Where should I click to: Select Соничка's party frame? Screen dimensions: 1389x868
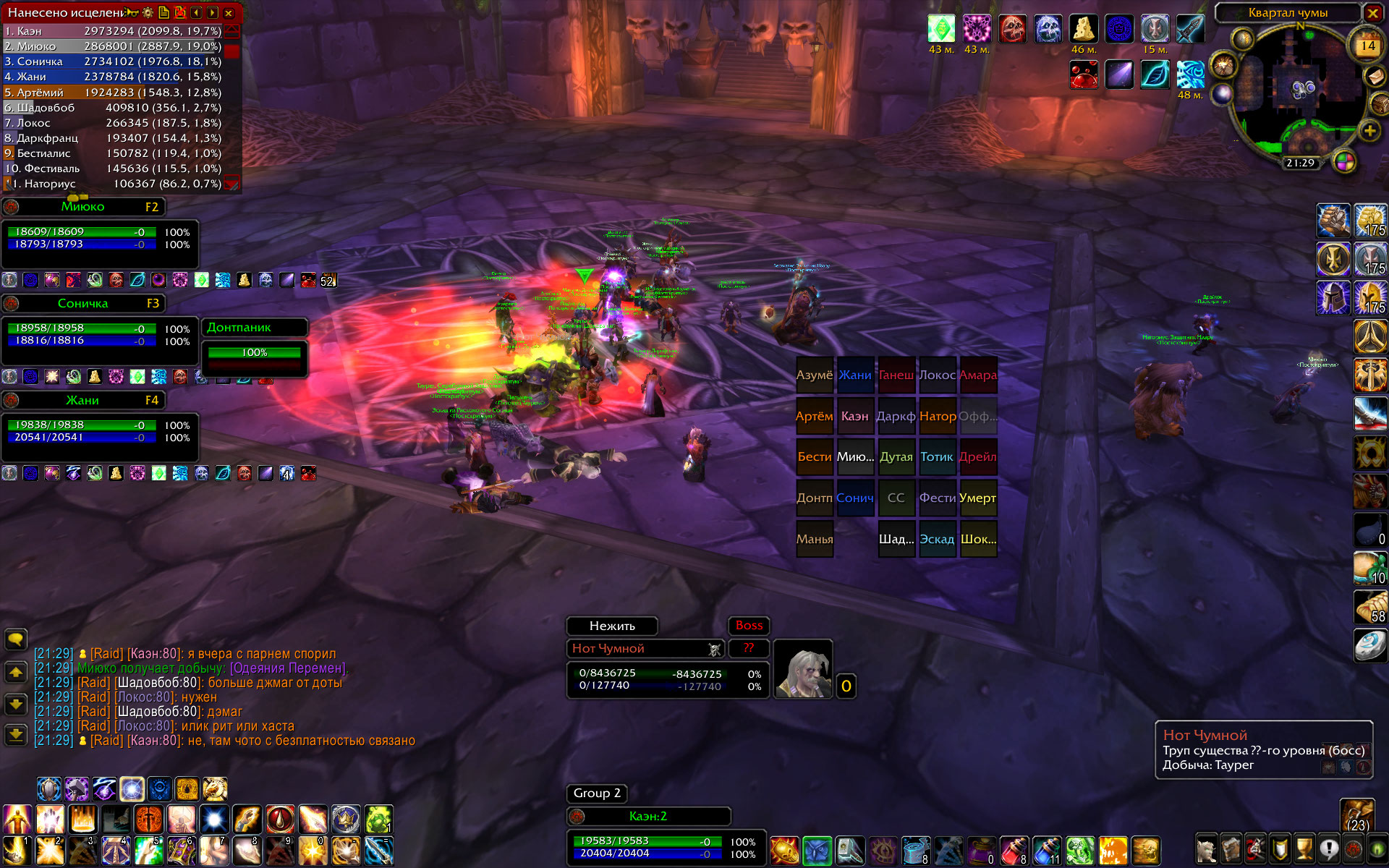[x=83, y=304]
